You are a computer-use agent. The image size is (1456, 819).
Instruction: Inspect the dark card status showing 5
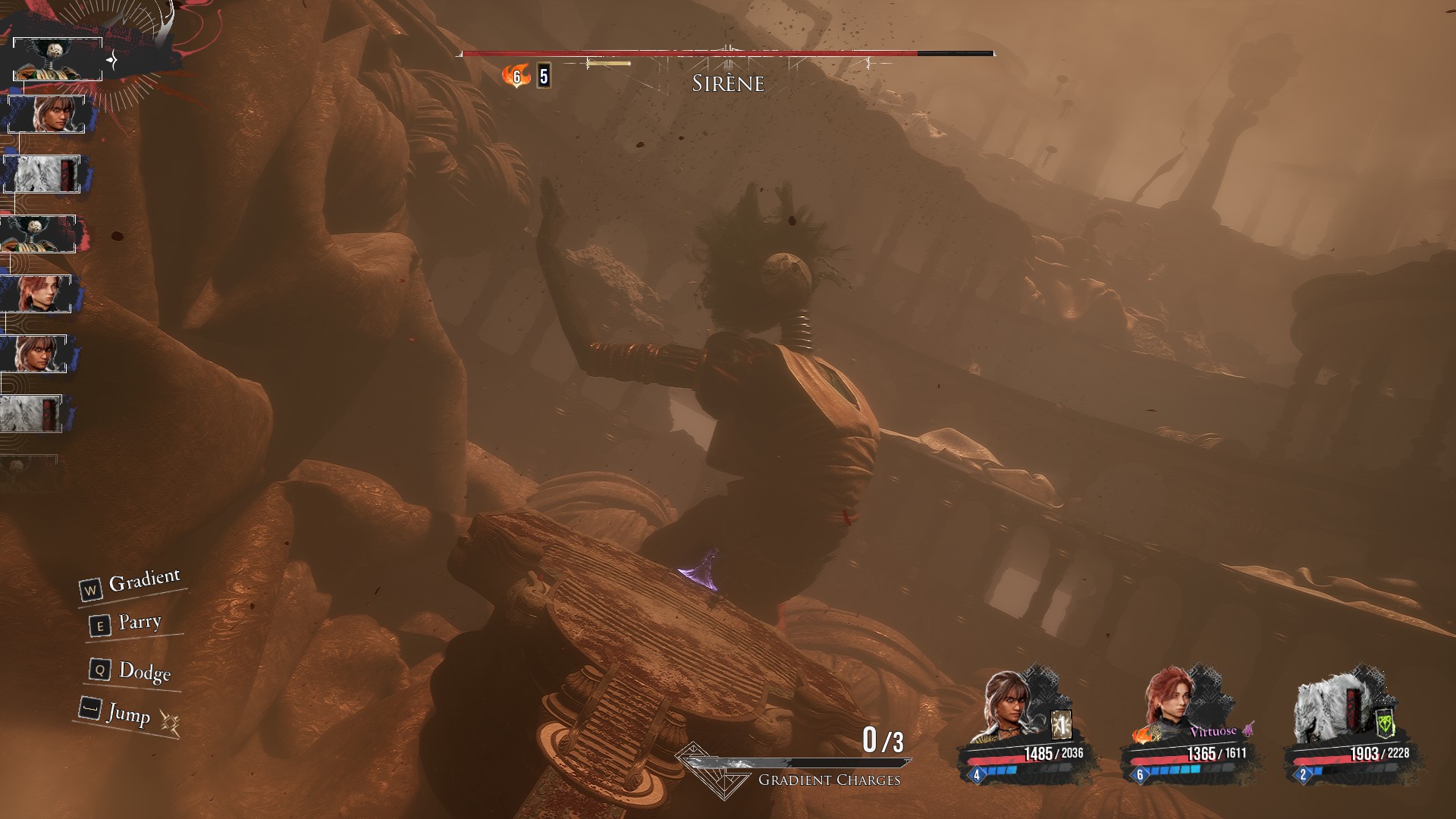coord(543,76)
